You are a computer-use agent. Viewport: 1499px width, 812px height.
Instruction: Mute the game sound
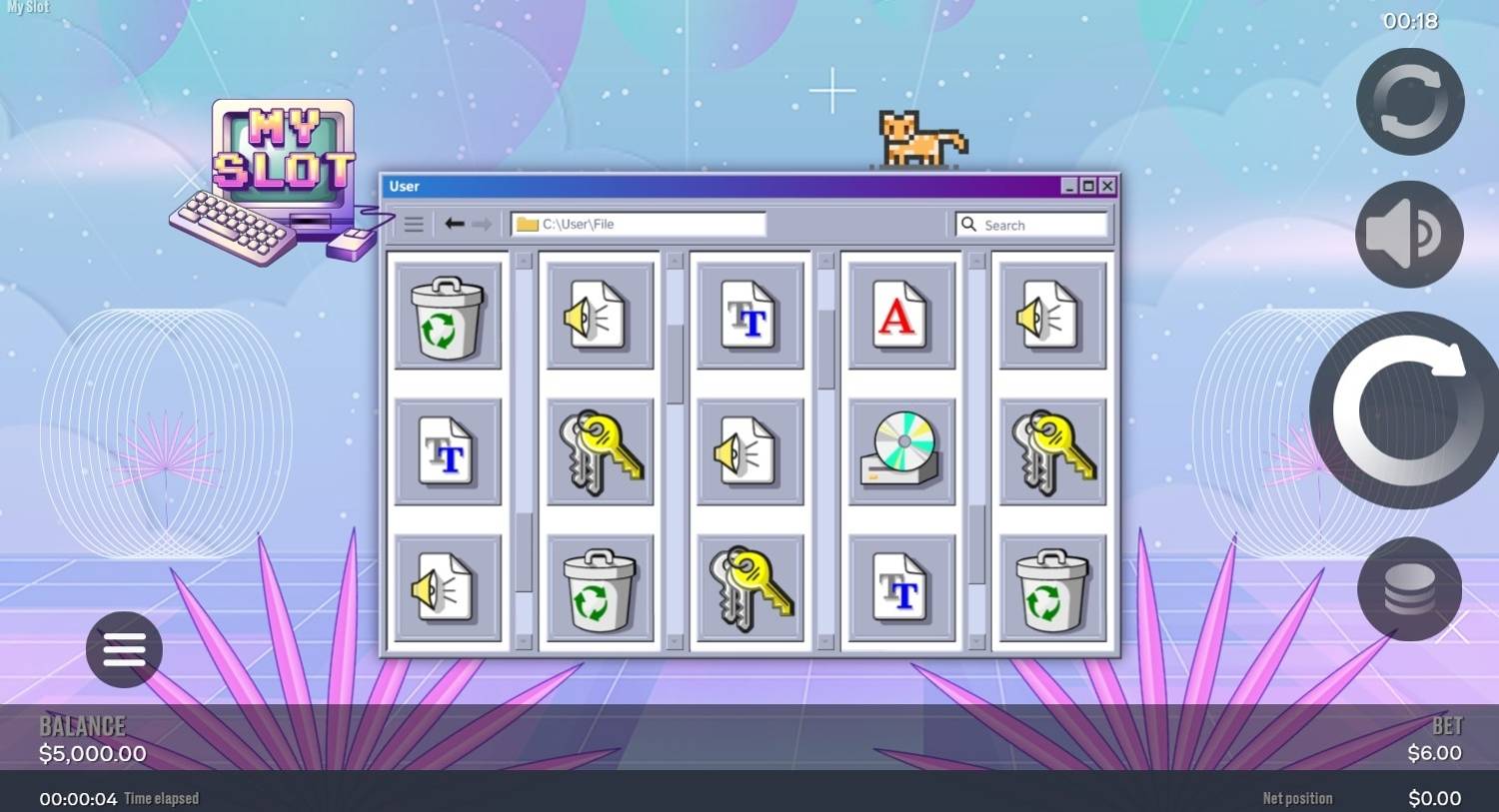pyautogui.click(x=1409, y=233)
